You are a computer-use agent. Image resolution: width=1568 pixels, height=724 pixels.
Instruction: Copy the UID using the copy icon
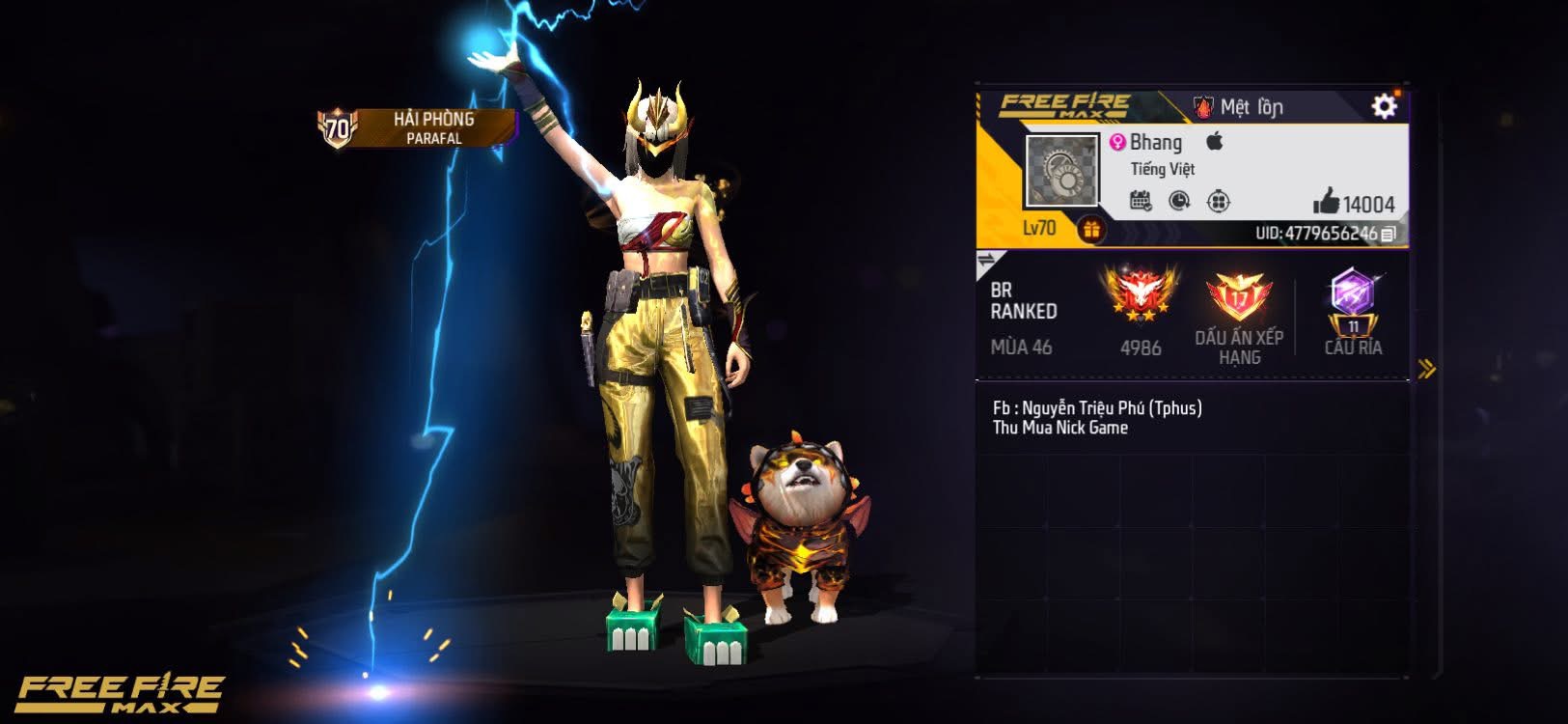[x=1389, y=234]
